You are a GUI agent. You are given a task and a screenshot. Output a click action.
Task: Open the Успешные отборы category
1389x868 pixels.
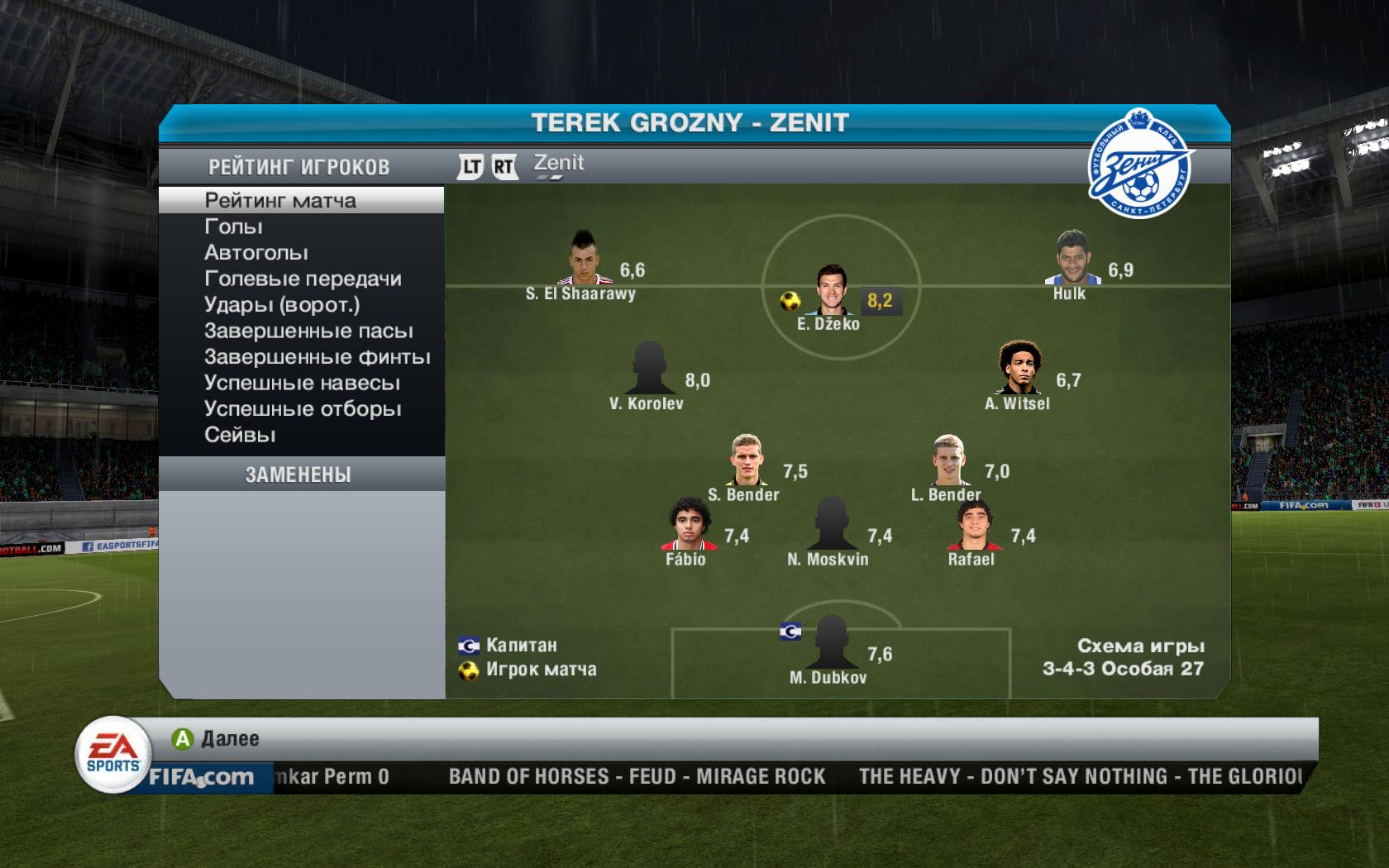[303, 409]
